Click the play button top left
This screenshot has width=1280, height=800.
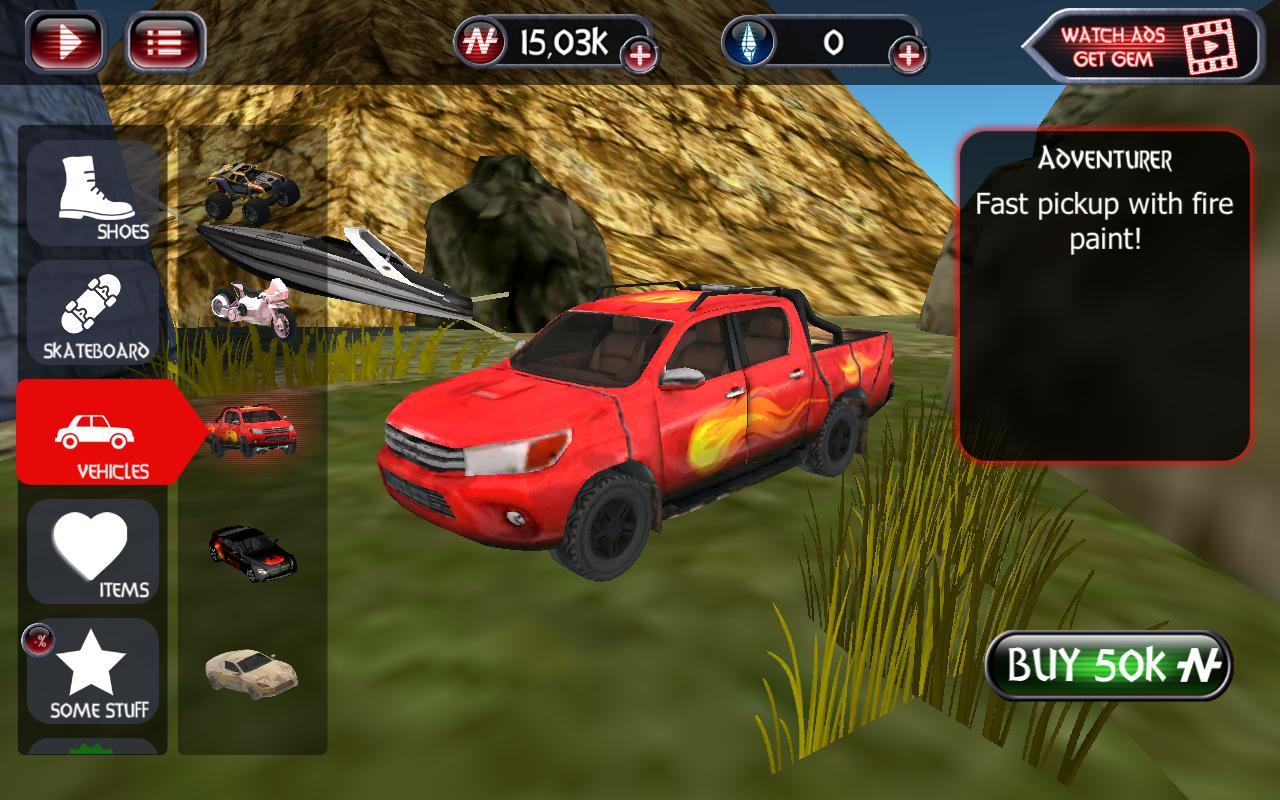[x=66, y=40]
